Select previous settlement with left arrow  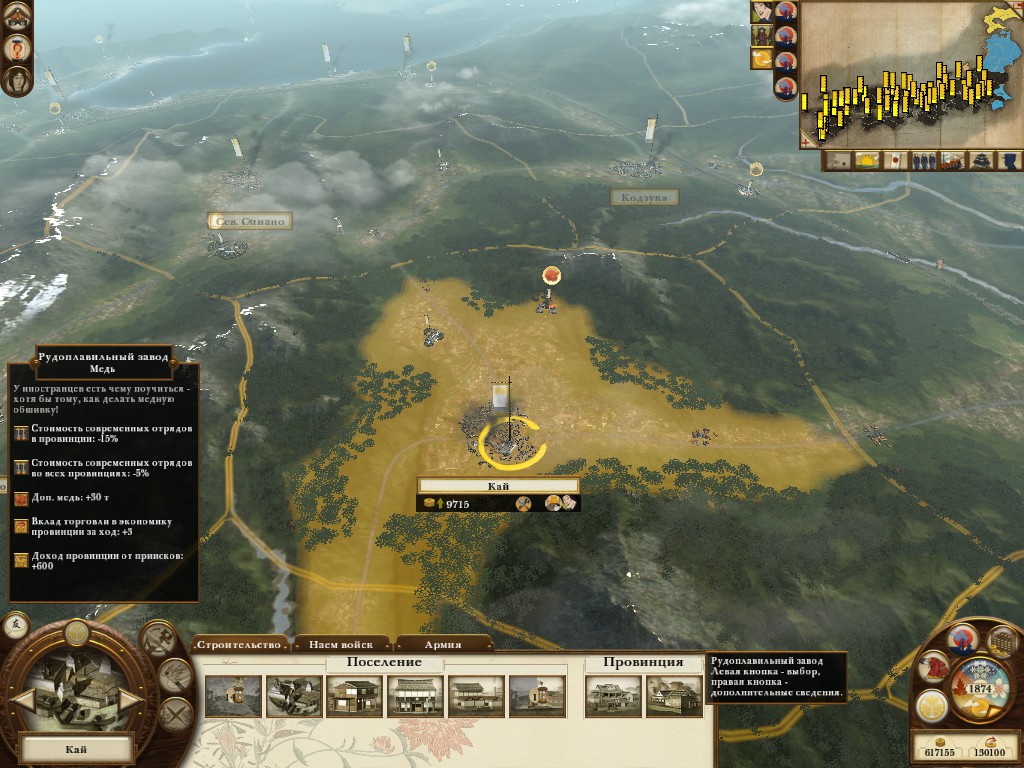pos(22,697)
